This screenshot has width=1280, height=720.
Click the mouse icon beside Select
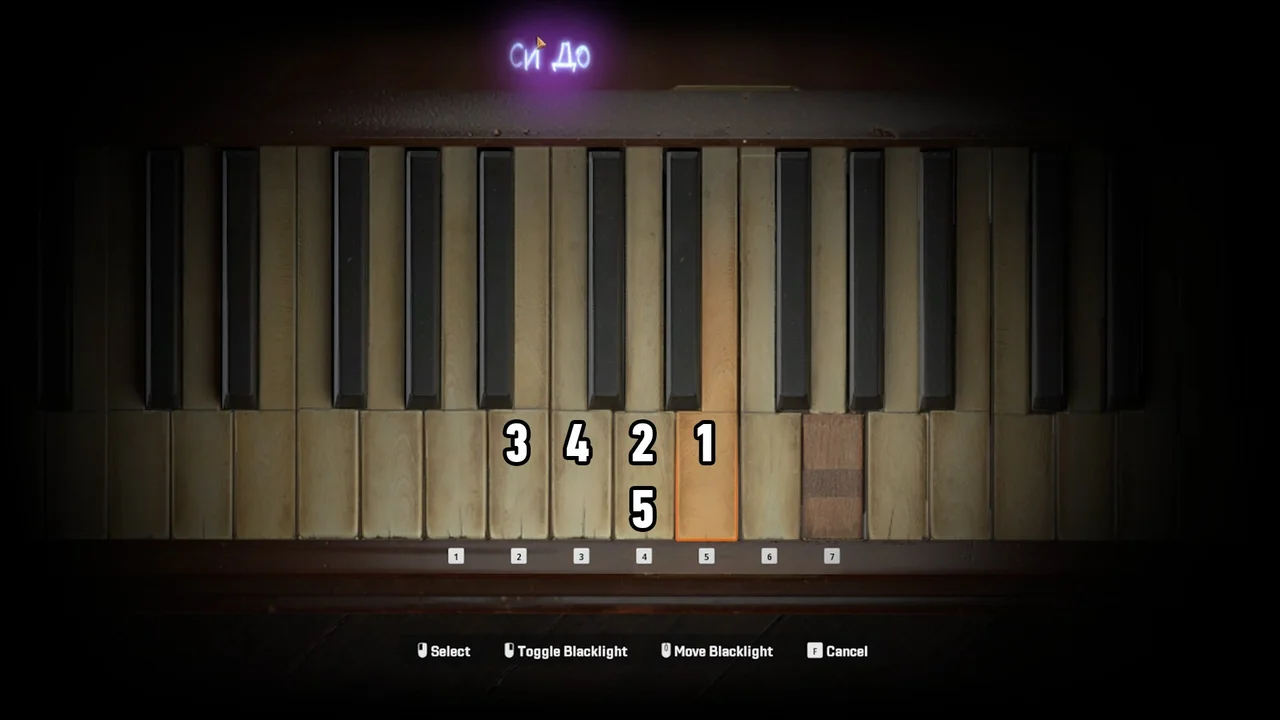point(422,650)
